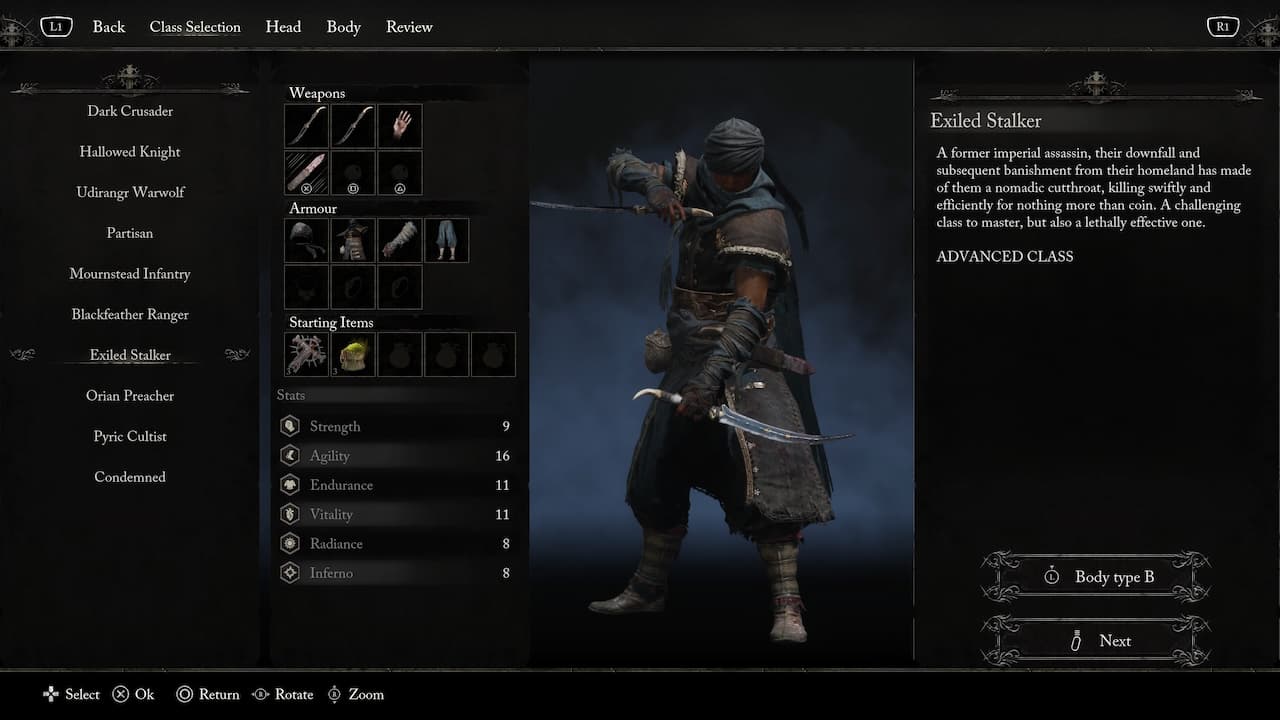Select the yellow moss starting item
The image size is (1280, 720).
coord(352,354)
